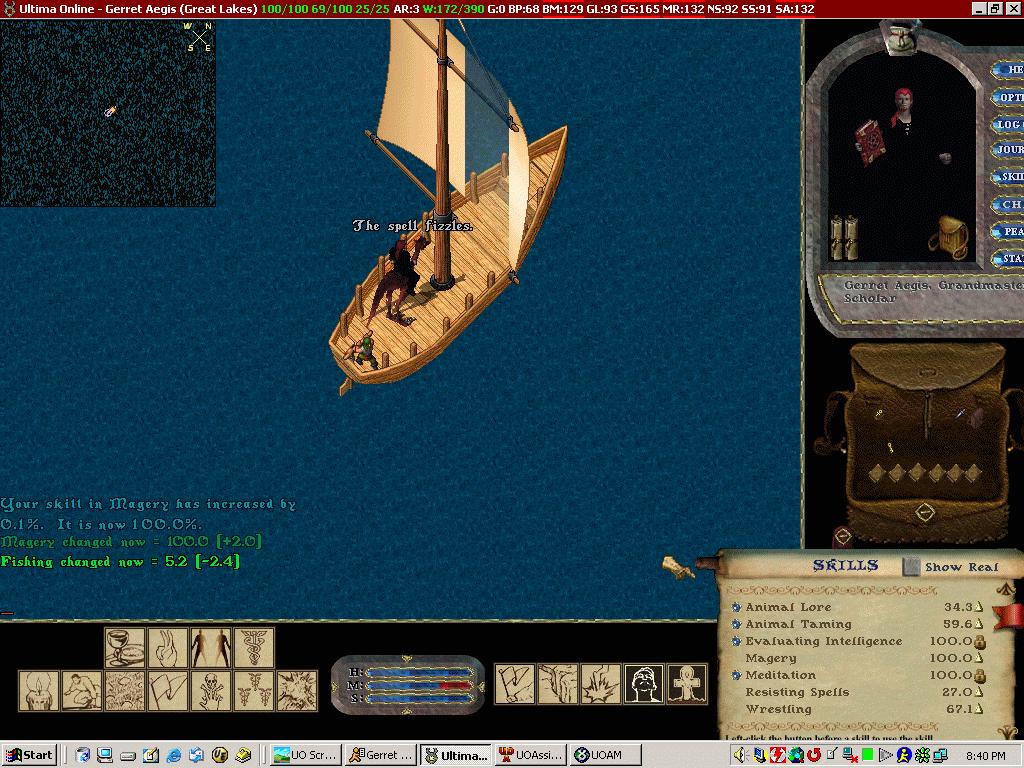The width and height of the screenshot is (1024, 768).
Task: Open the Journal from paperdoll
Action: click(x=1010, y=150)
